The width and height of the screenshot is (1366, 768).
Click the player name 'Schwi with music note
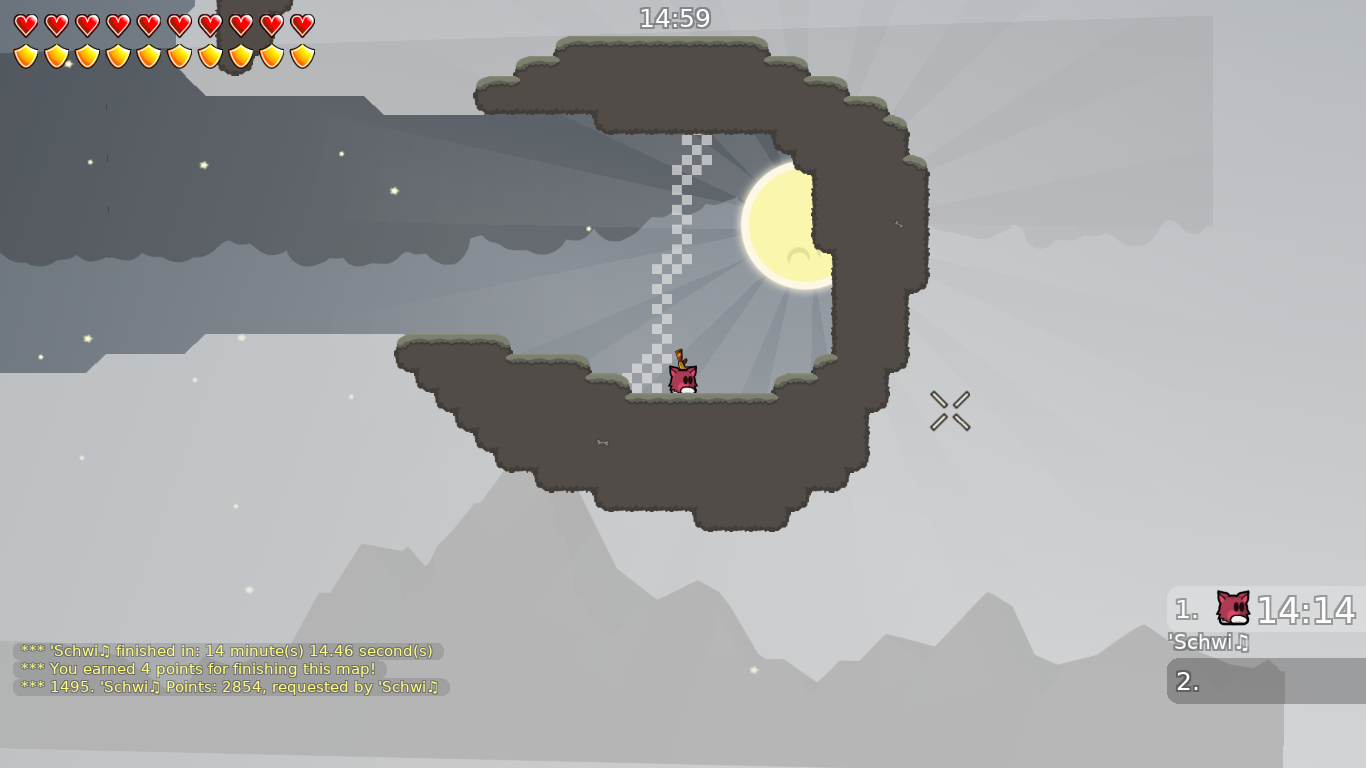pos(1209,643)
